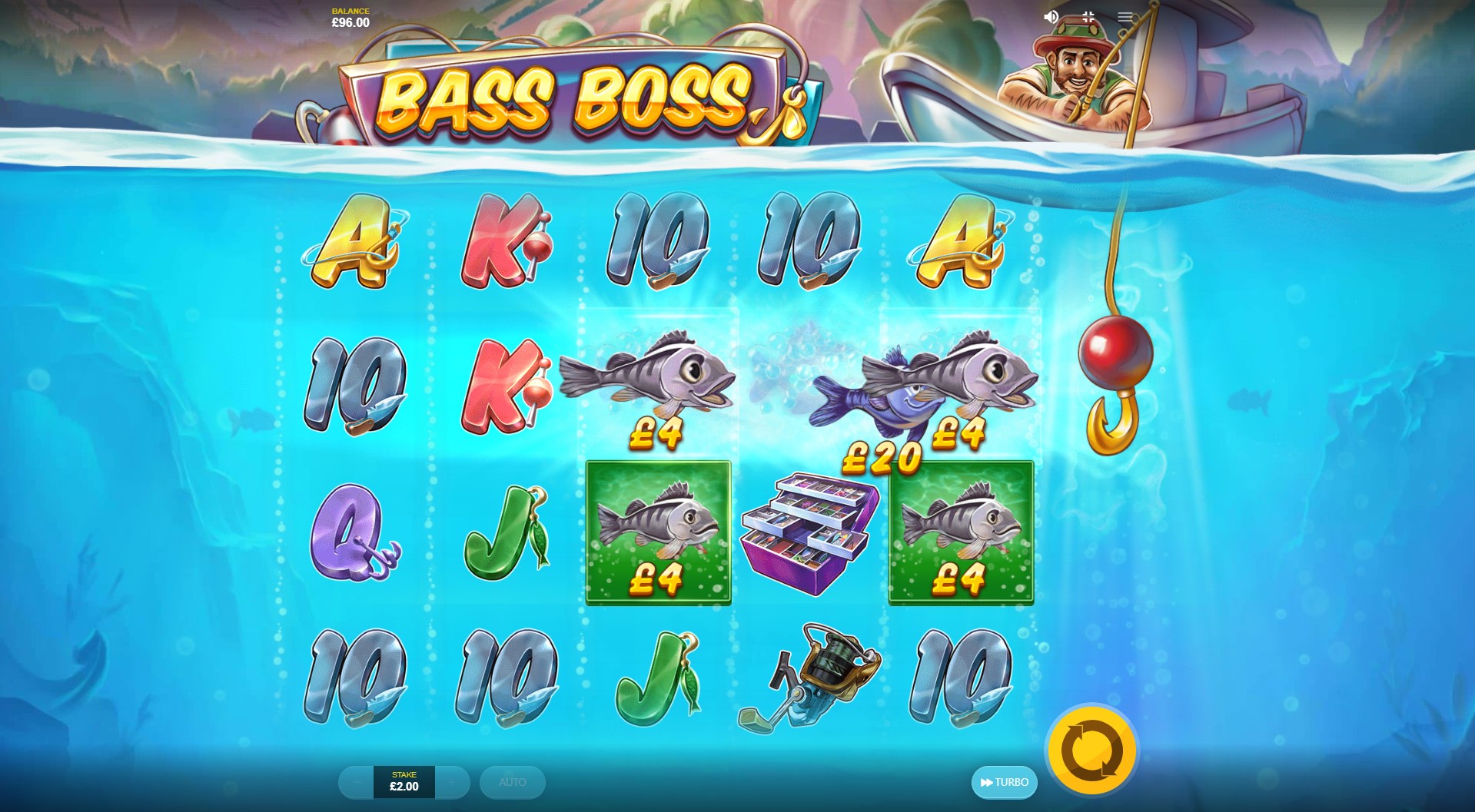Mute the game sound
Image resolution: width=1475 pixels, height=812 pixels.
(1050, 15)
